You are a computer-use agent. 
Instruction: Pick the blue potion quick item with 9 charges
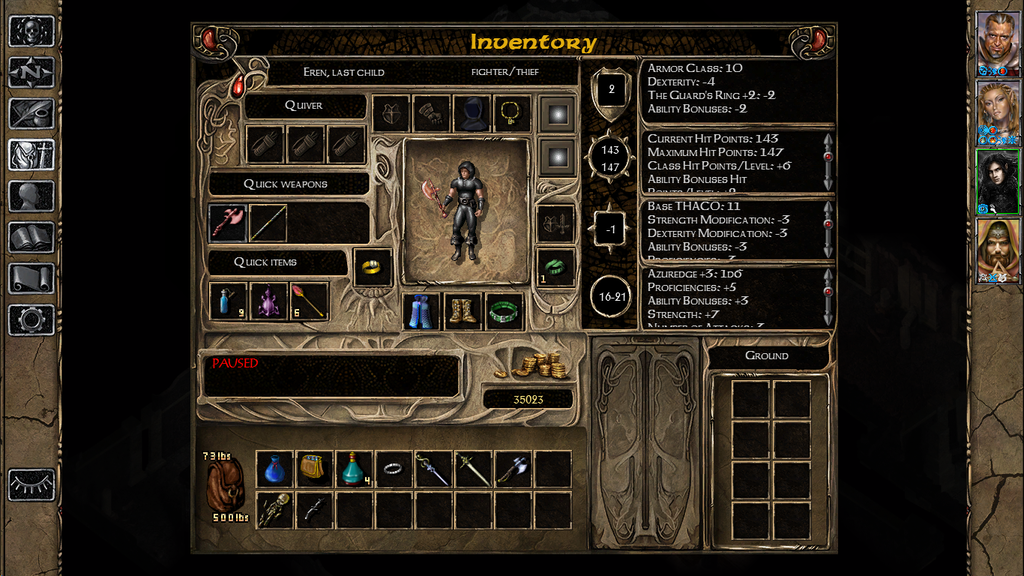229,301
